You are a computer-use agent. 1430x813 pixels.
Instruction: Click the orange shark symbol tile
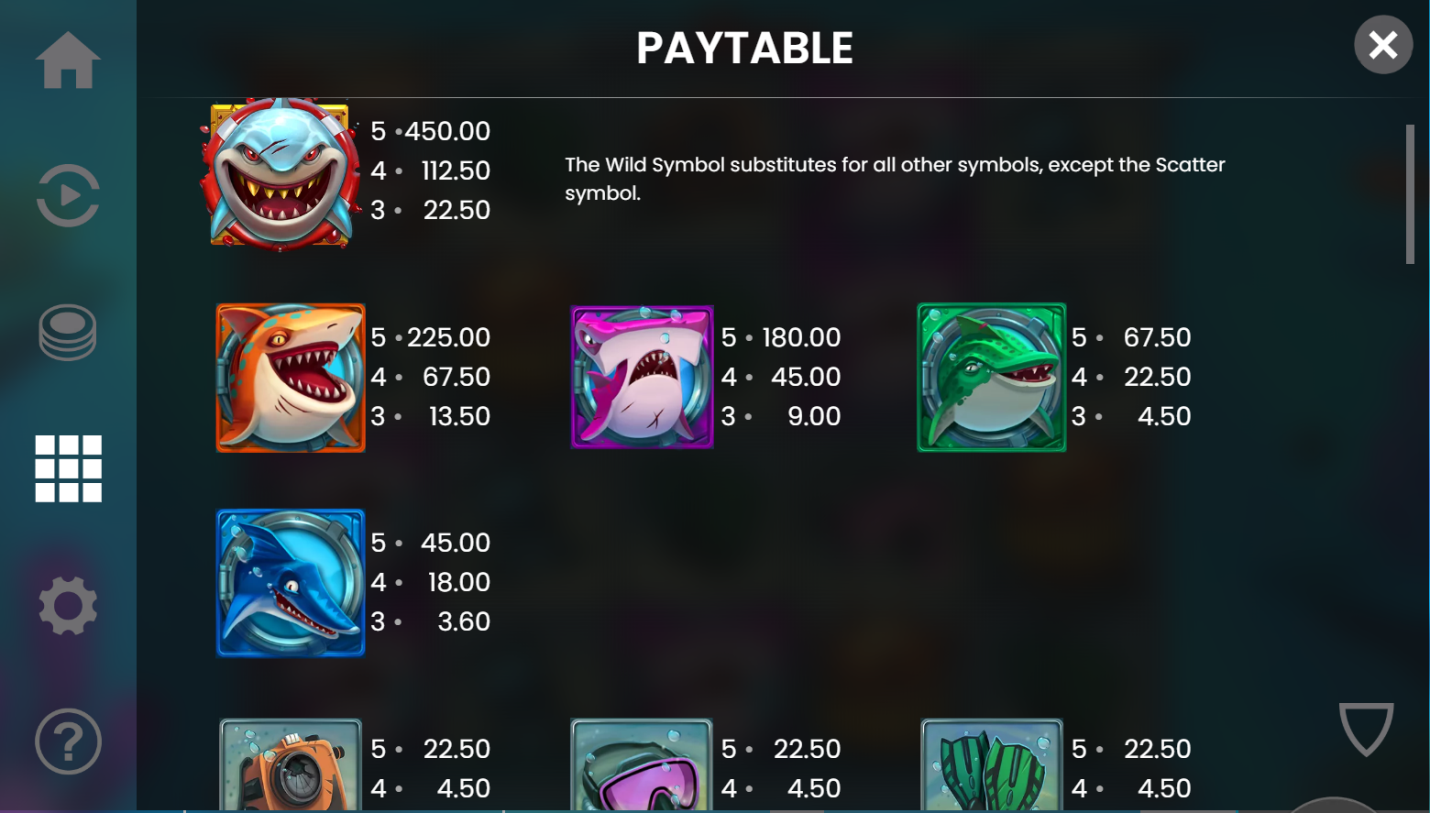(x=290, y=378)
